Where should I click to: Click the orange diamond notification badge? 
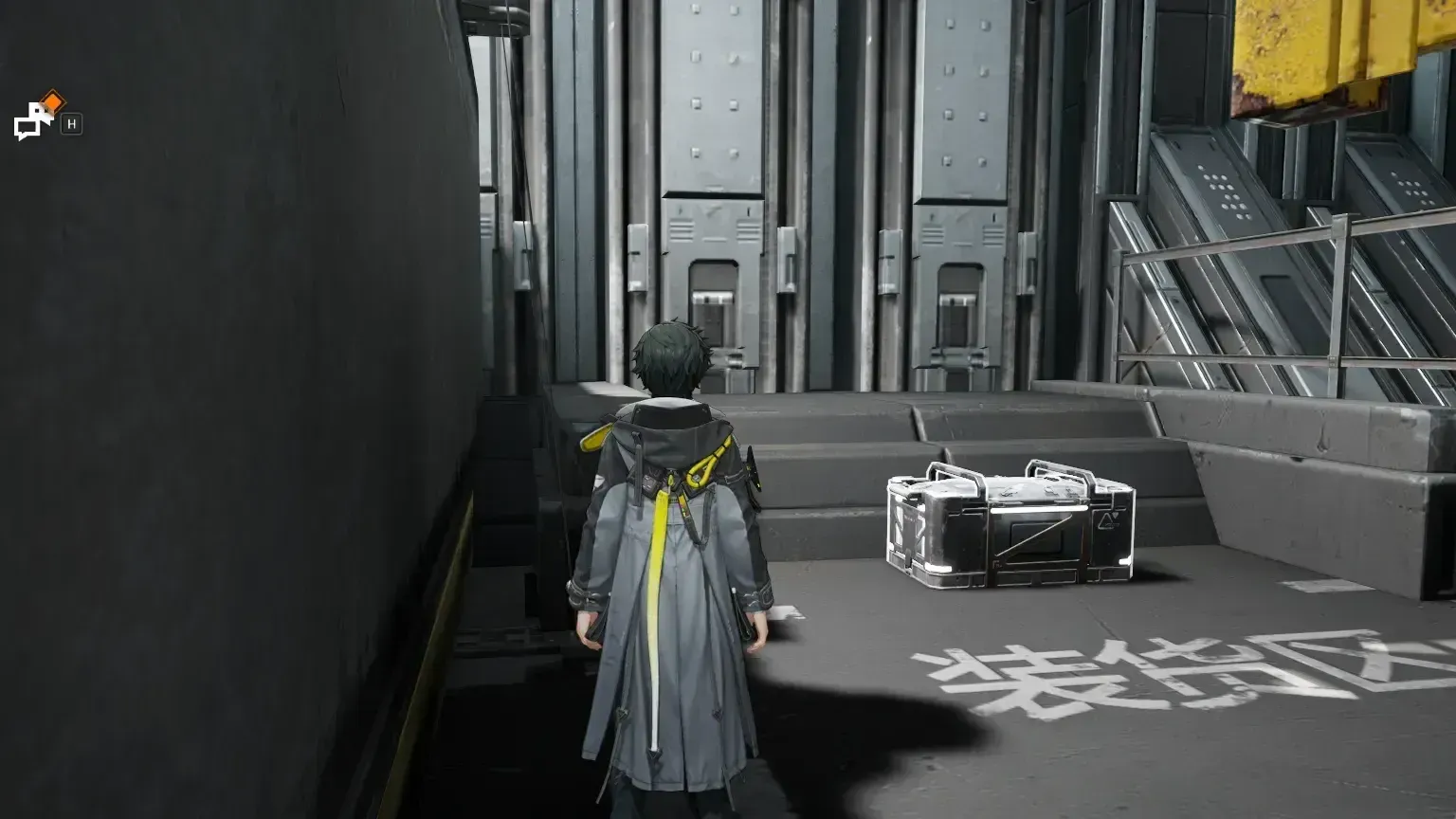[53, 100]
